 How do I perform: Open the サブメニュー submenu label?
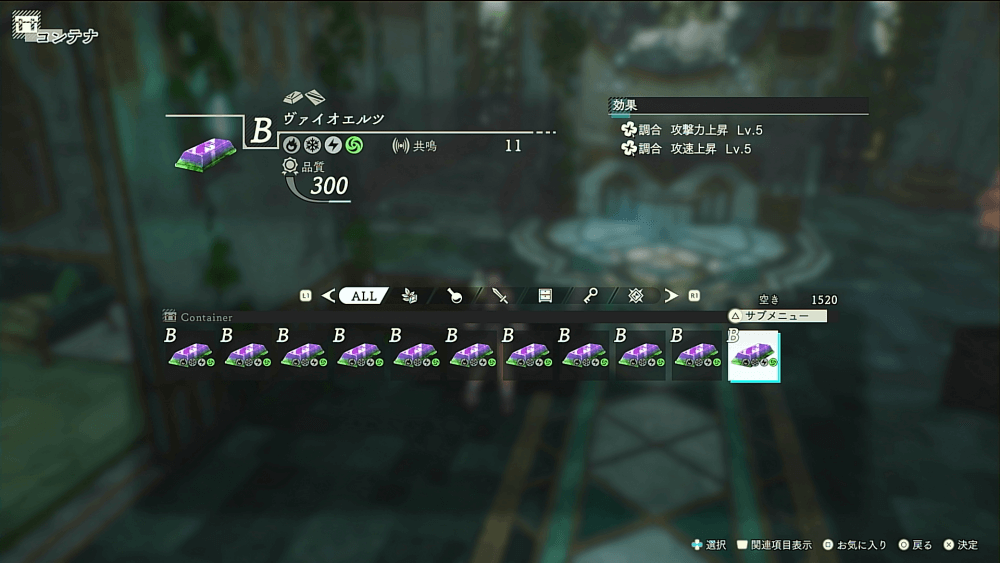click(777, 316)
